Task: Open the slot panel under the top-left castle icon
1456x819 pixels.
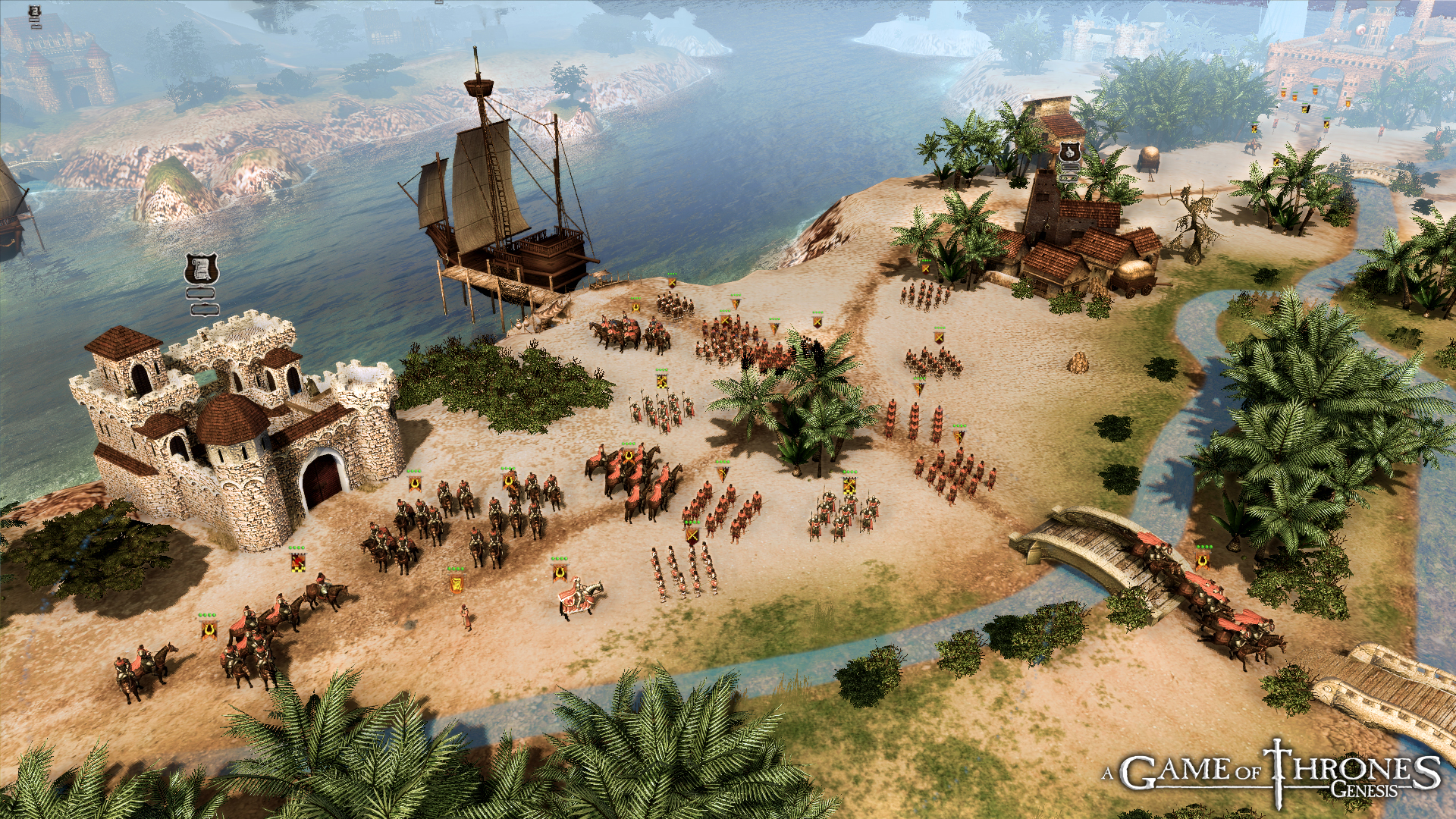Action: coord(35,21)
